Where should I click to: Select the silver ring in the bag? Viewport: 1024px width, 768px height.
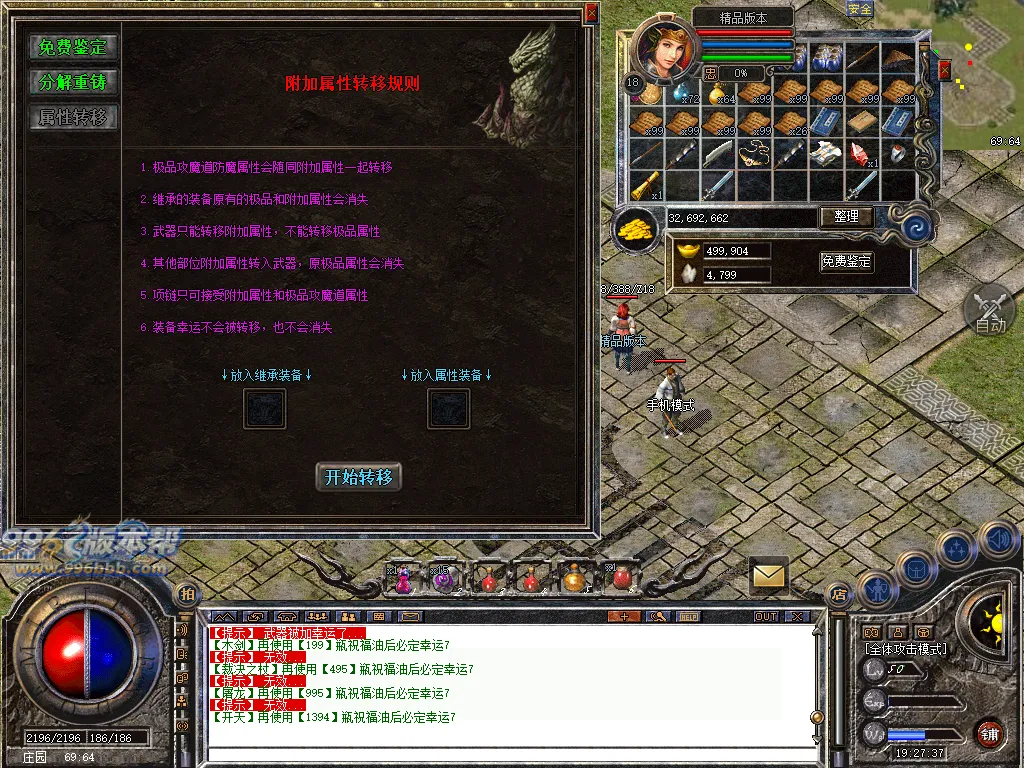[897, 154]
